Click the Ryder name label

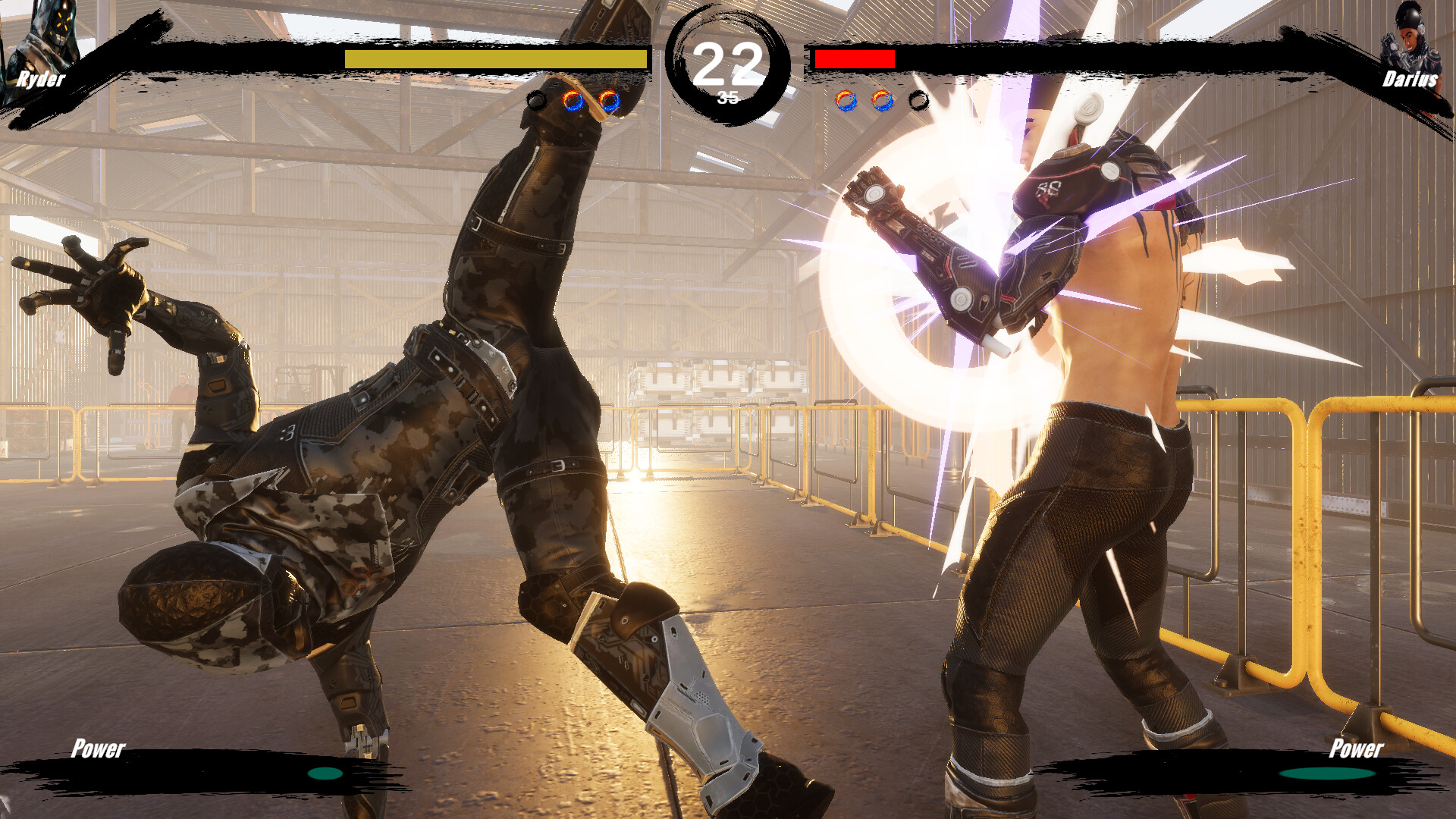click(x=42, y=79)
